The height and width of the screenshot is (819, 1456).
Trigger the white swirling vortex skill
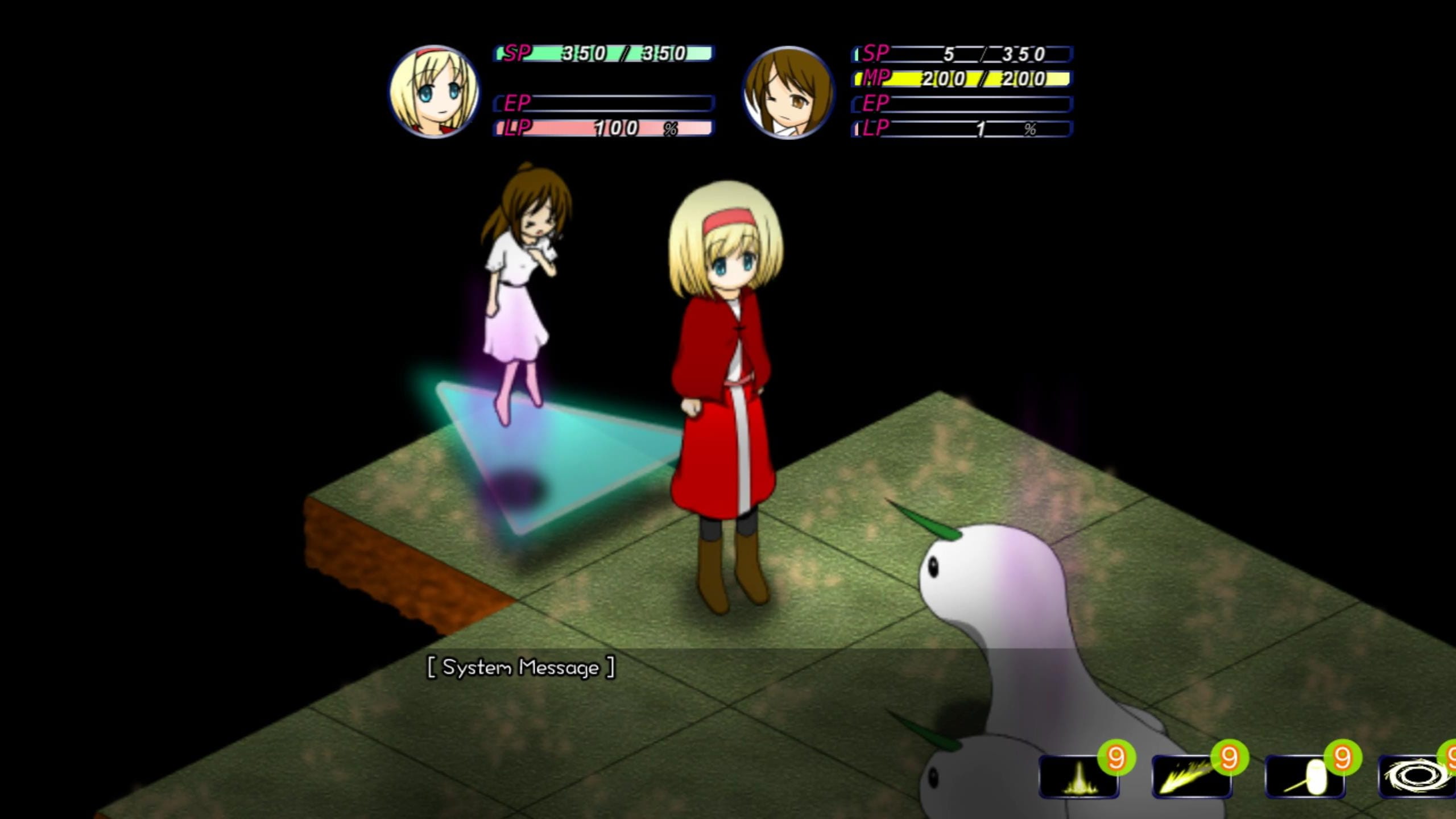tap(1417, 777)
